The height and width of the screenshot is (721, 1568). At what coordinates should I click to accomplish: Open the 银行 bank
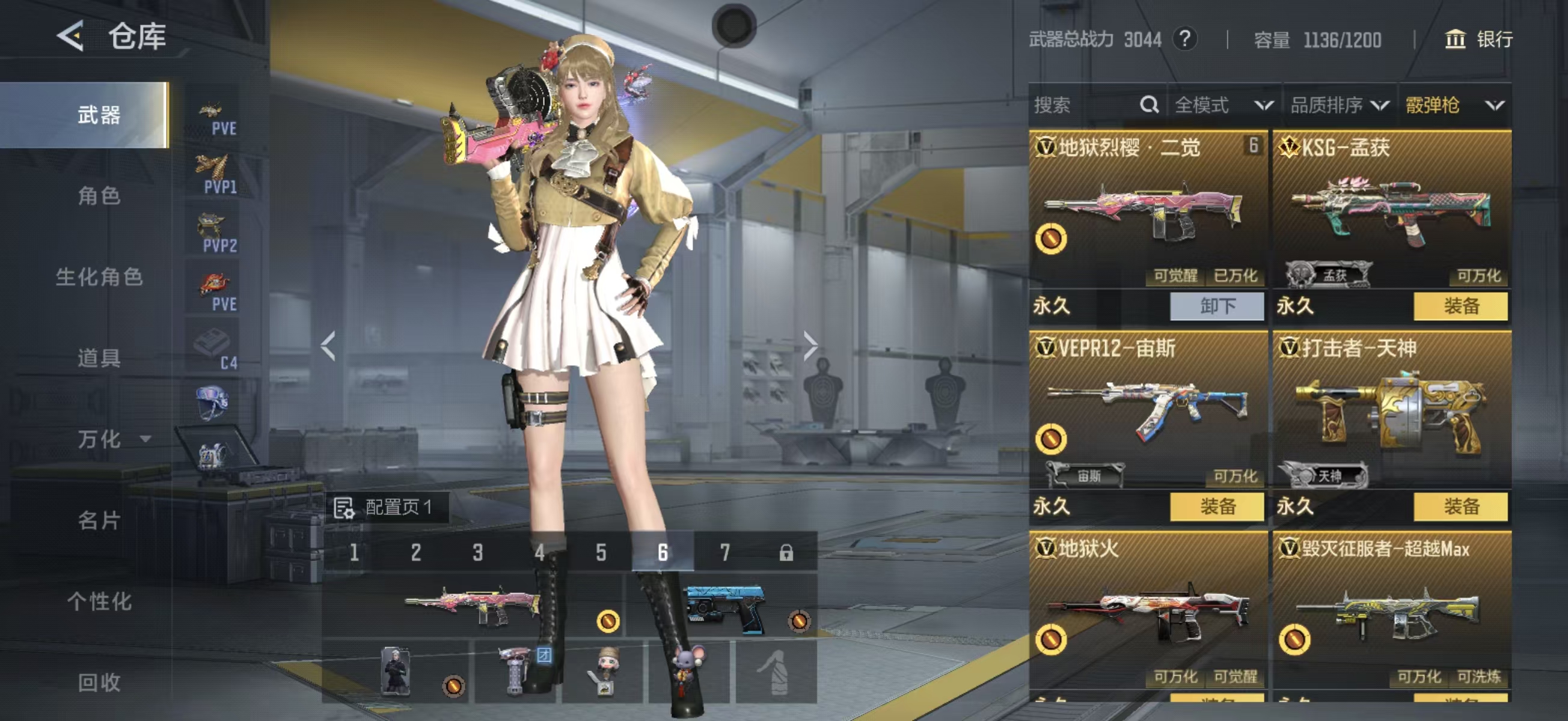[1478, 40]
